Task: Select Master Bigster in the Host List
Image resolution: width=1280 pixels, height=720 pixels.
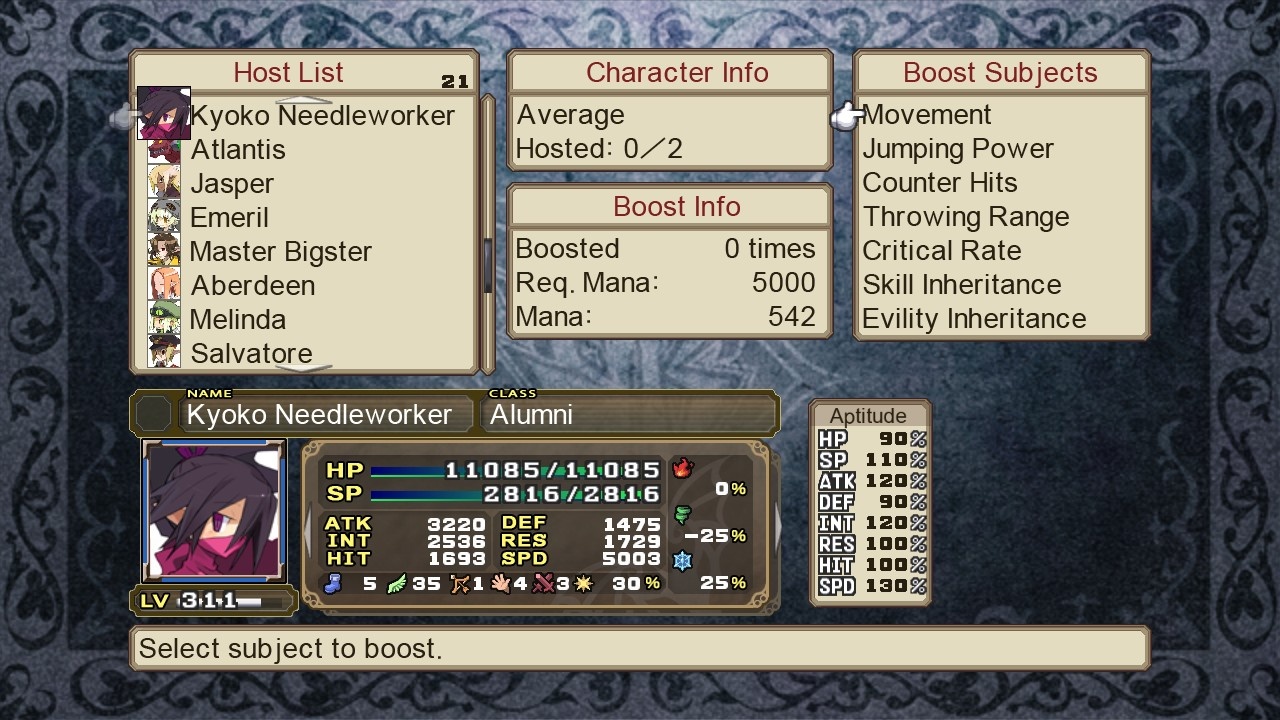Action: tap(281, 251)
